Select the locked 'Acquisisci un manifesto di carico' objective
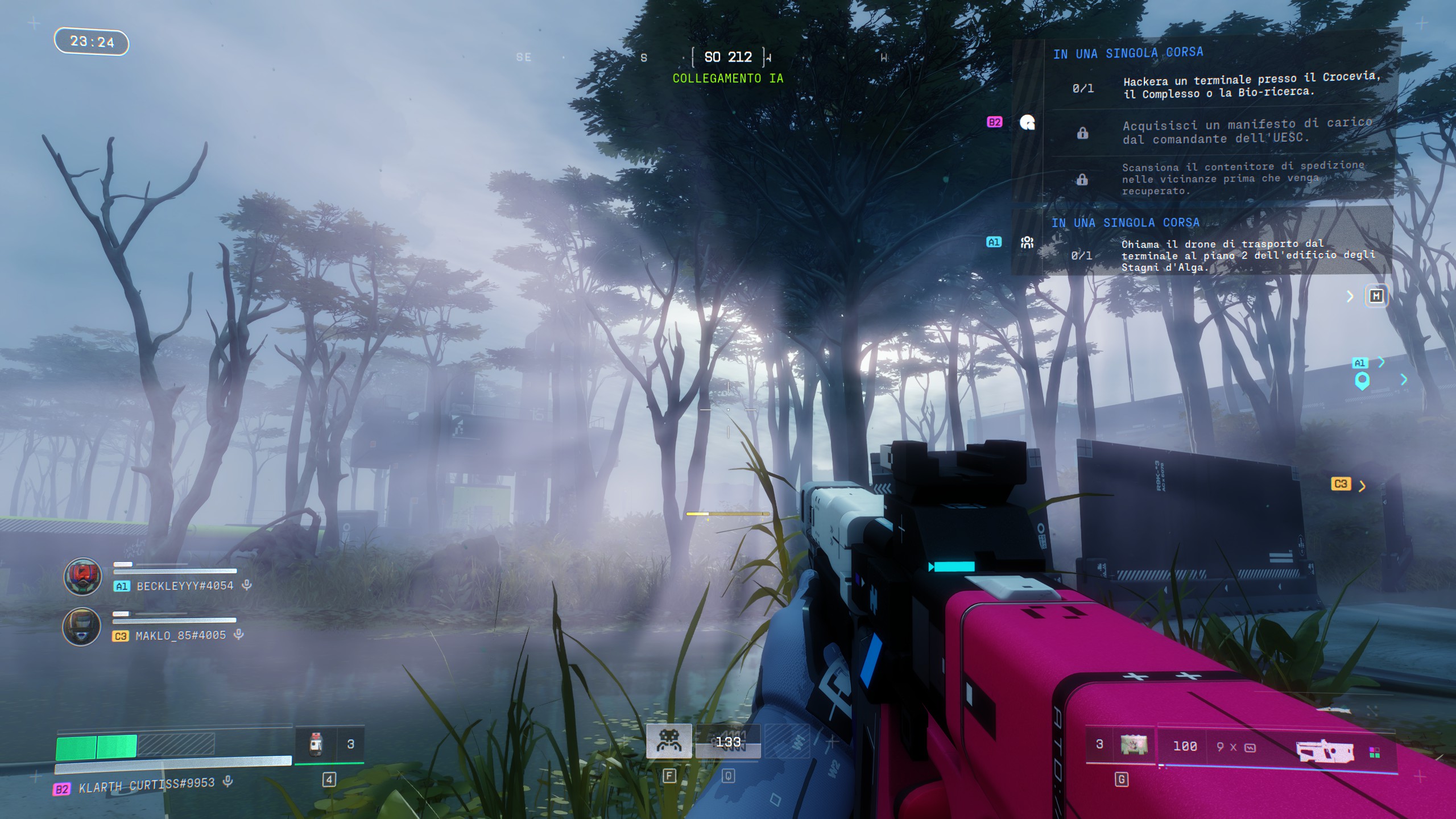 (x=1246, y=131)
